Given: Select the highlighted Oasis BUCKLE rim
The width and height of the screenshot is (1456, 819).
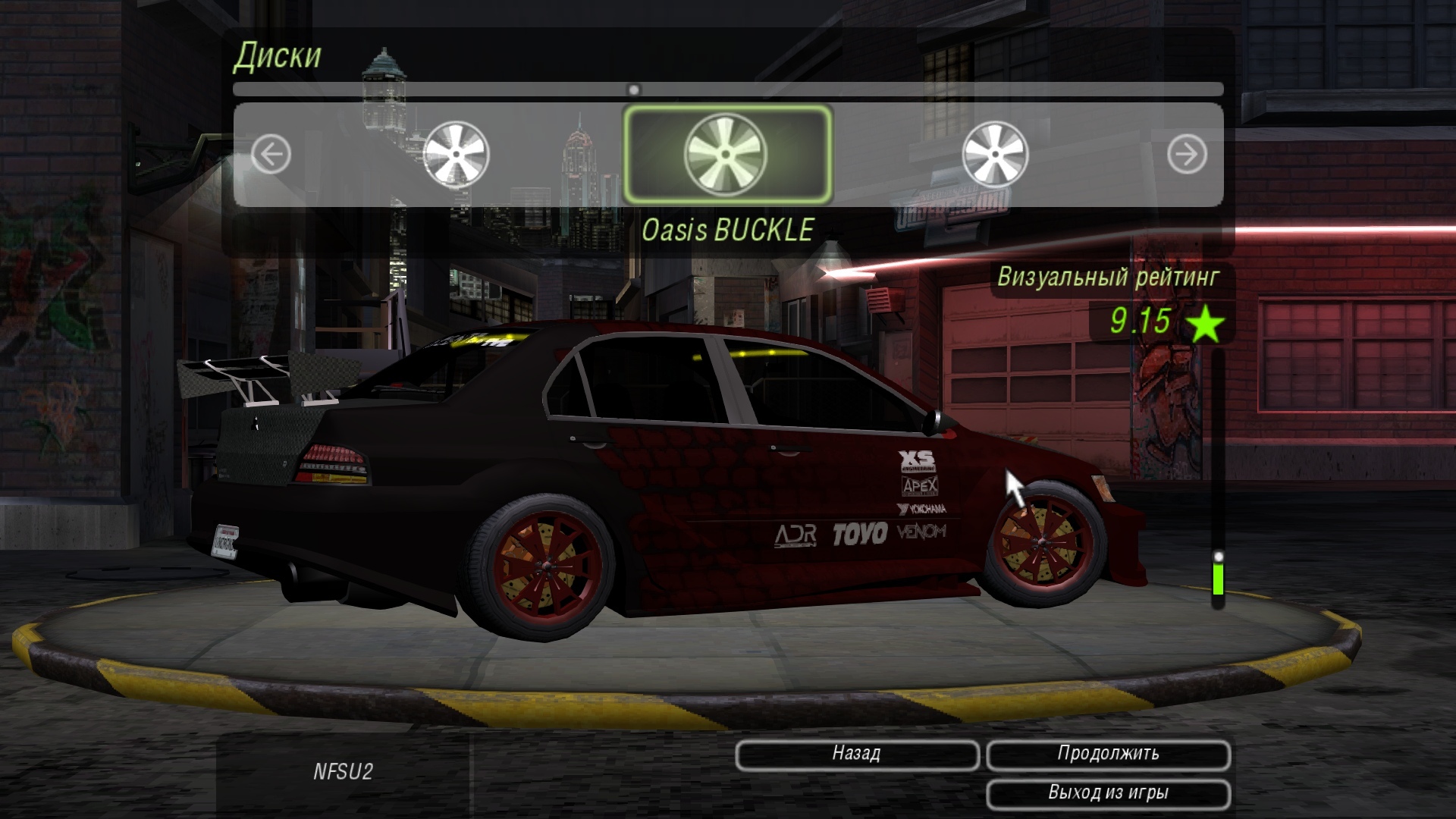Looking at the screenshot, I should coord(726,155).
